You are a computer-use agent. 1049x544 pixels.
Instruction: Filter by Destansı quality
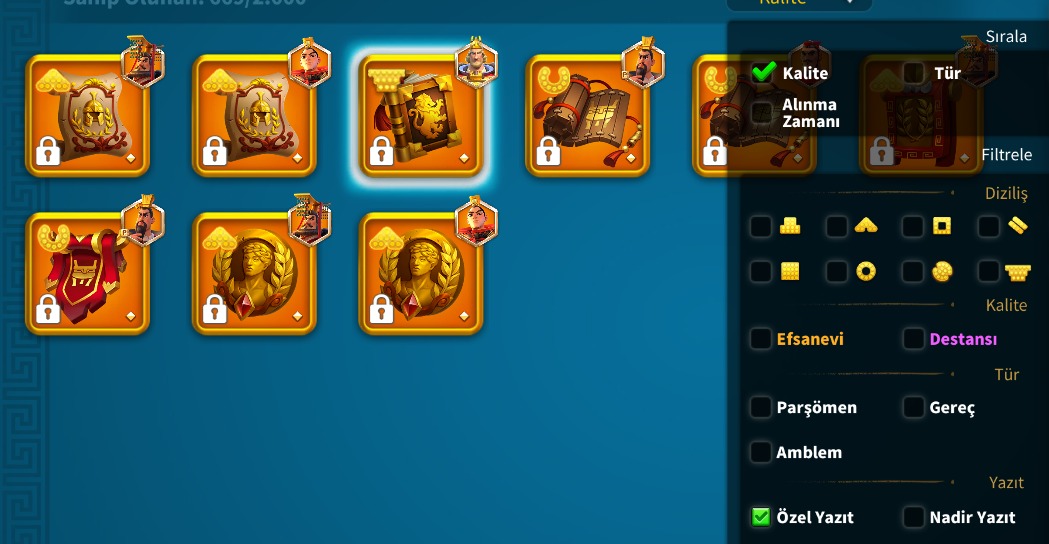(x=913, y=339)
